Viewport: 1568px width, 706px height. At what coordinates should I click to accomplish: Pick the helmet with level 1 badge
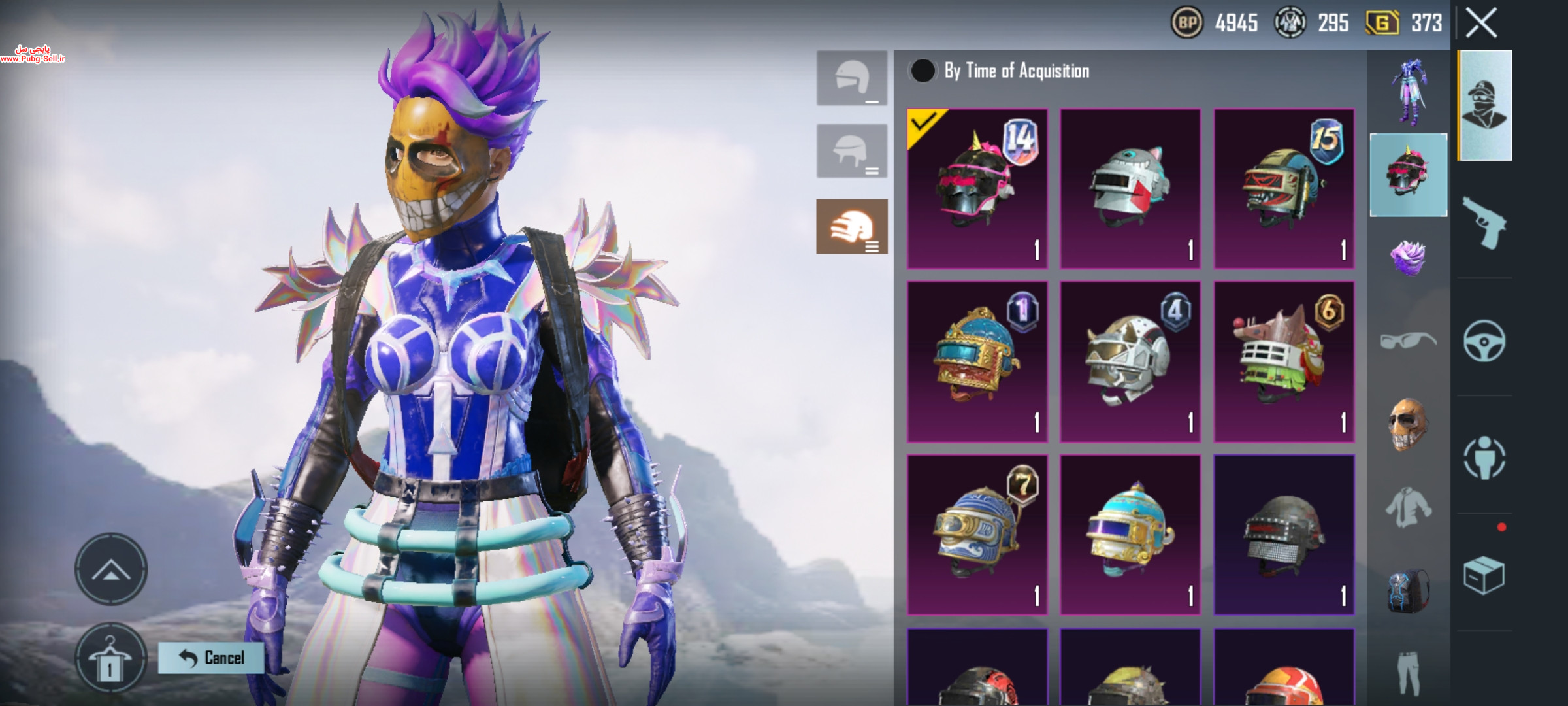(x=977, y=361)
